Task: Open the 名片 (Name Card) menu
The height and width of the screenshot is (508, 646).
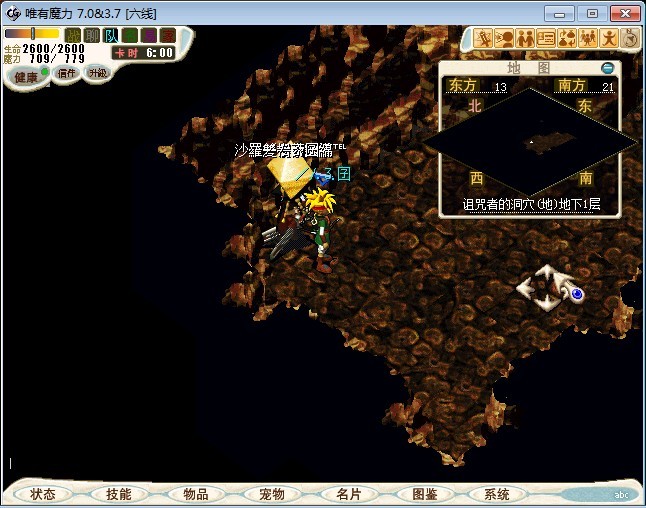Action: point(348,494)
